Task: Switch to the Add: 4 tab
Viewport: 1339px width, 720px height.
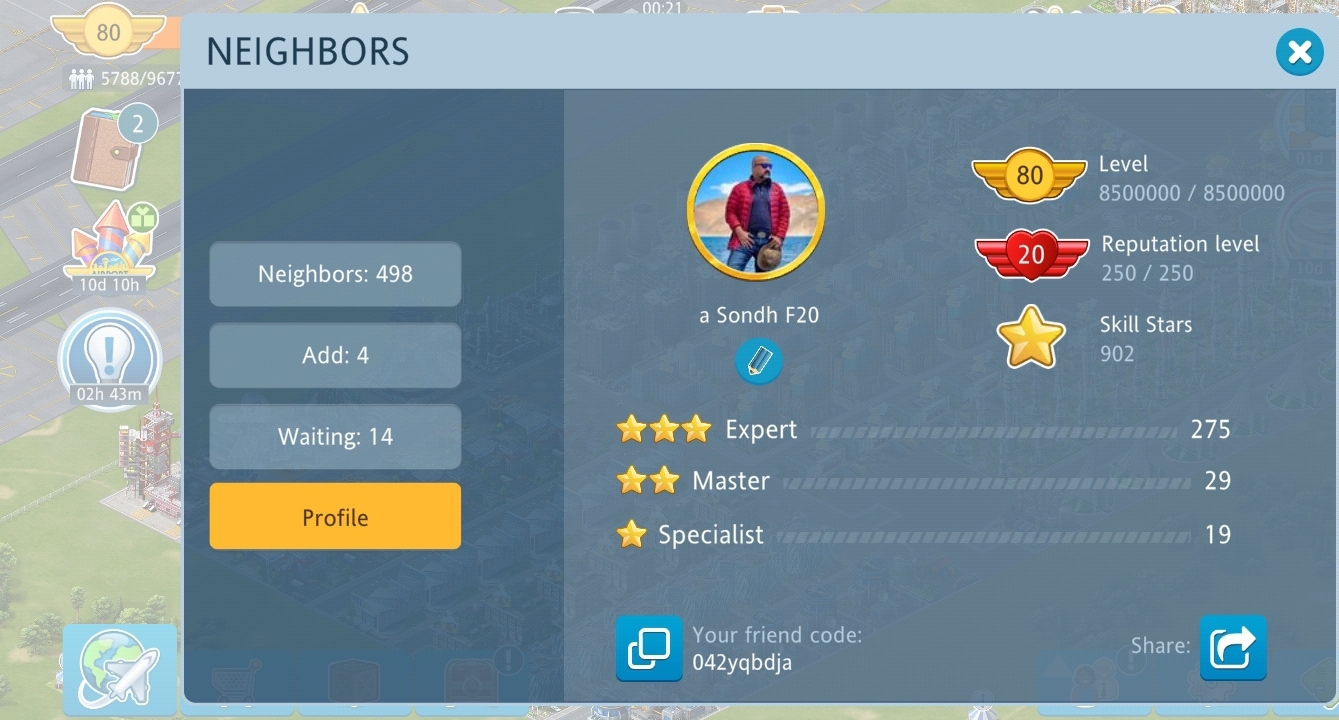Action: click(x=335, y=355)
